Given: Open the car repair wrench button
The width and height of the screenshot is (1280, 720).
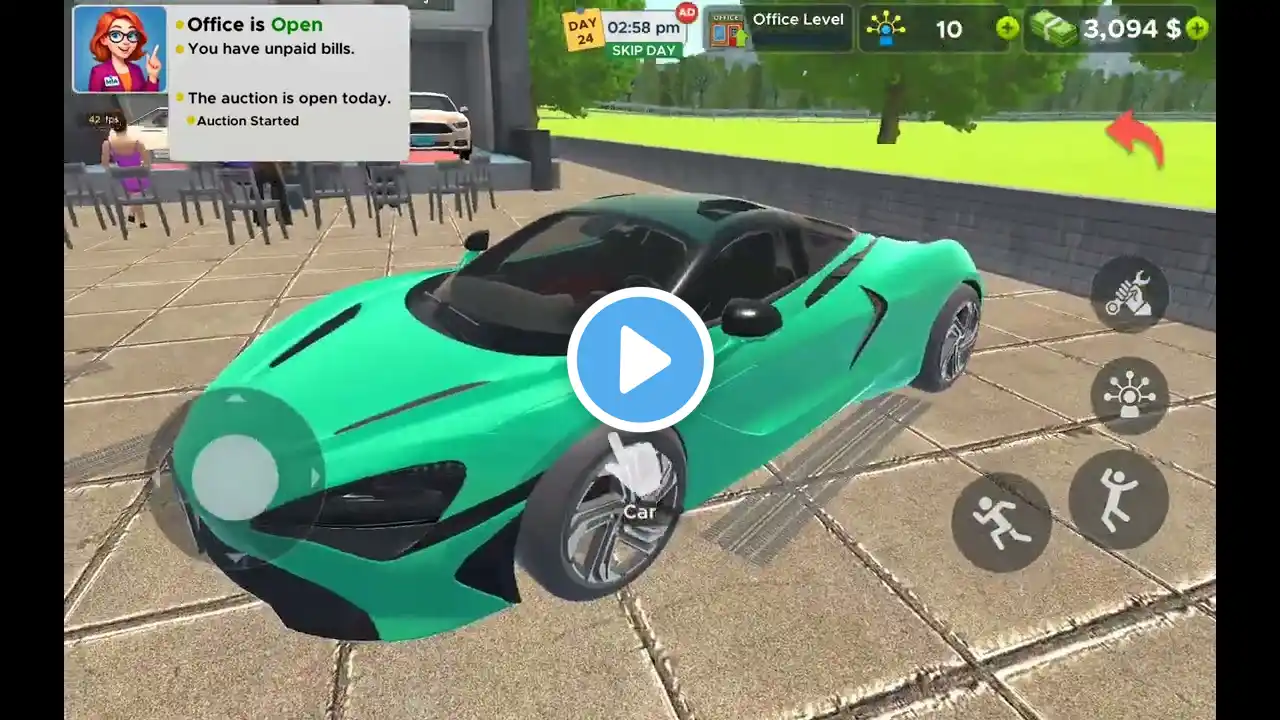Looking at the screenshot, I should pyautogui.click(x=1130, y=294).
